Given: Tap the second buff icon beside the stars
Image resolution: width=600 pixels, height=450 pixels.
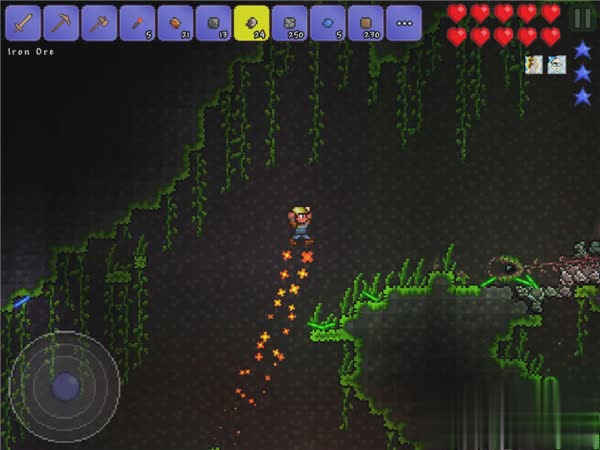Looking at the screenshot, I should click(x=557, y=65).
